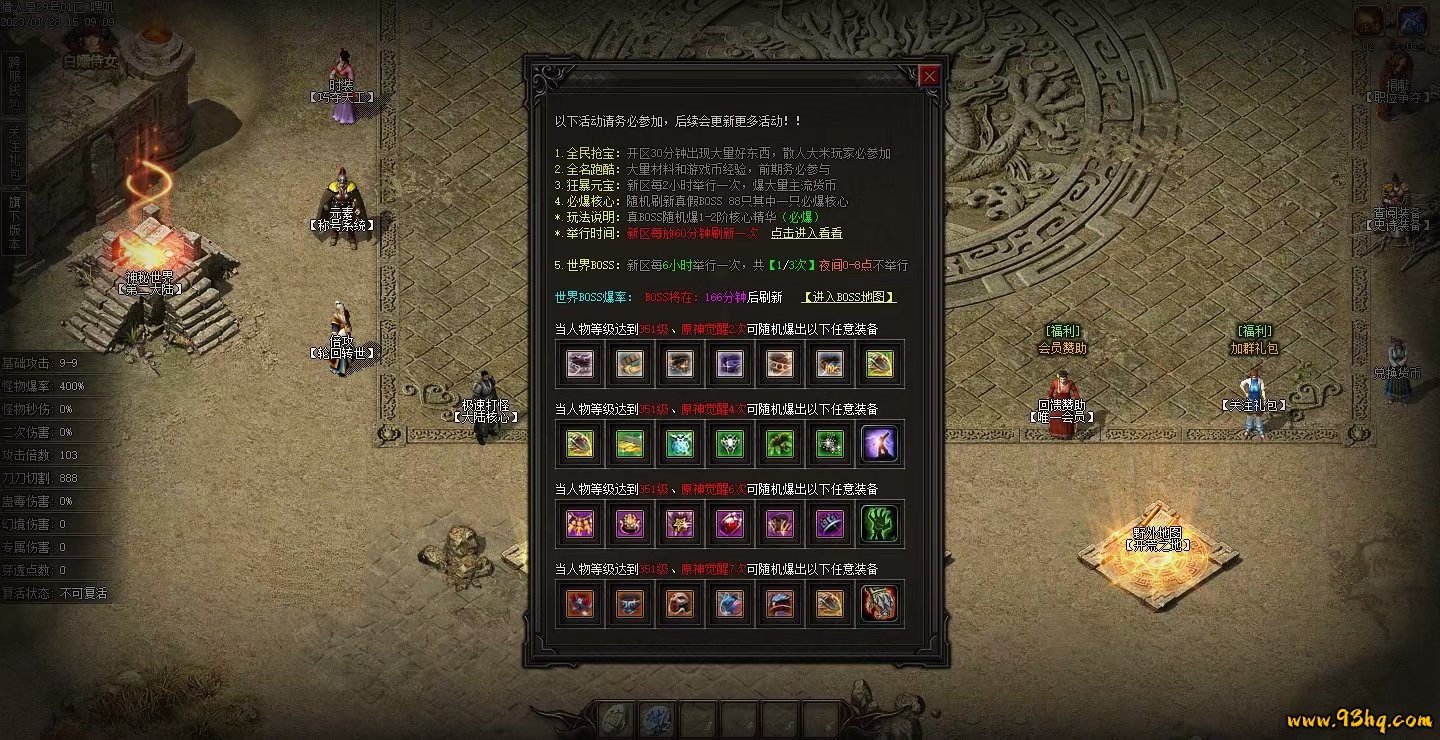Image resolution: width=1440 pixels, height=740 pixels.
Task: Select the first item in the awakening-2 reward row
Action: (580, 364)
